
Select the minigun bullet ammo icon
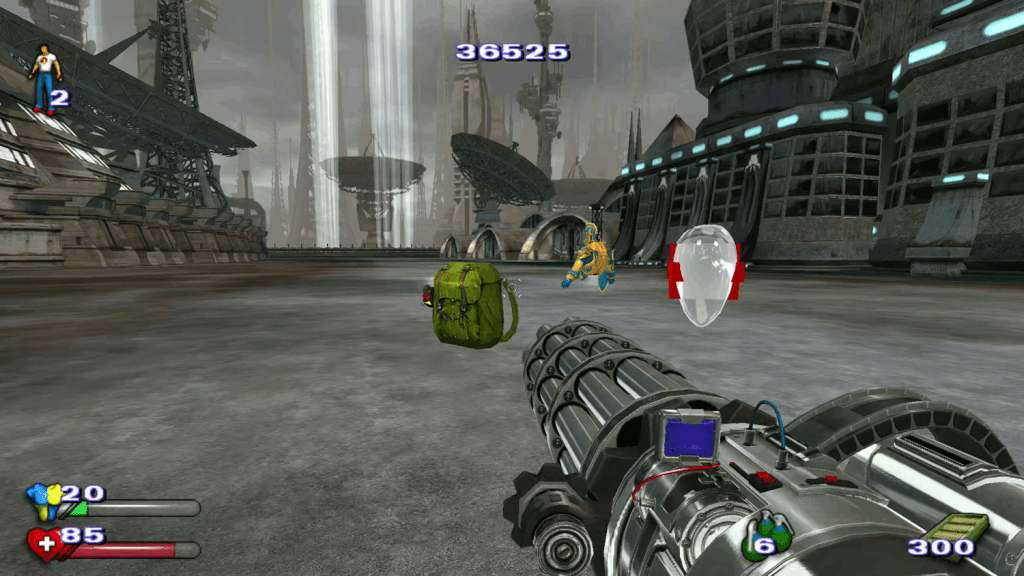956,527
